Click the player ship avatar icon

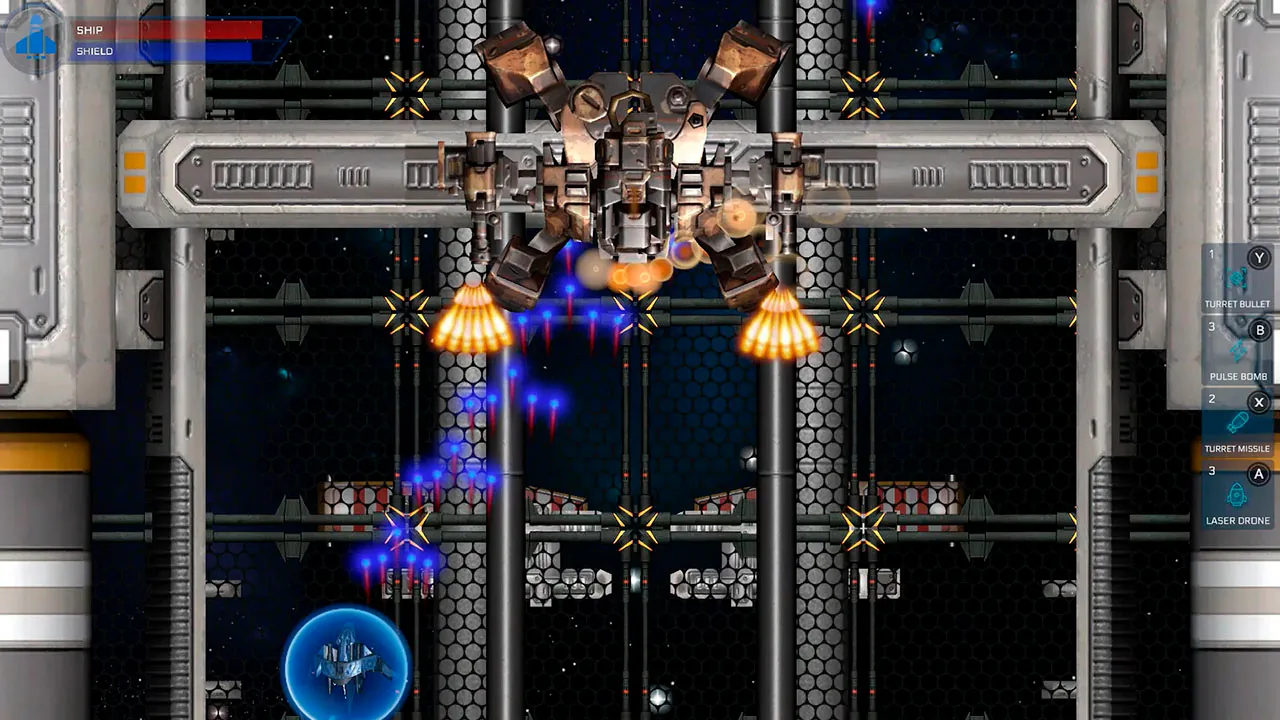point(33,40)
